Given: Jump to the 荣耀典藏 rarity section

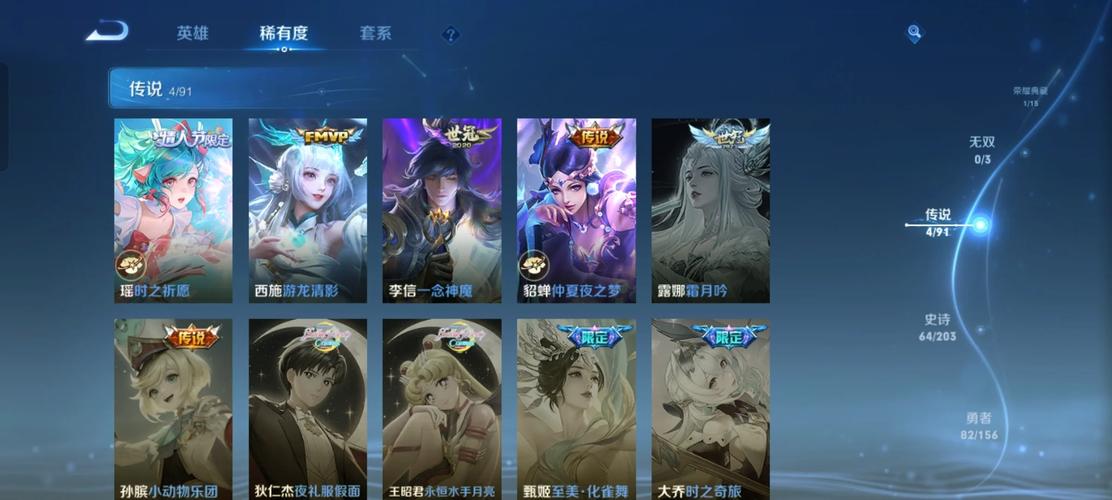Looking at the screenshot, I should (1030, 96).
